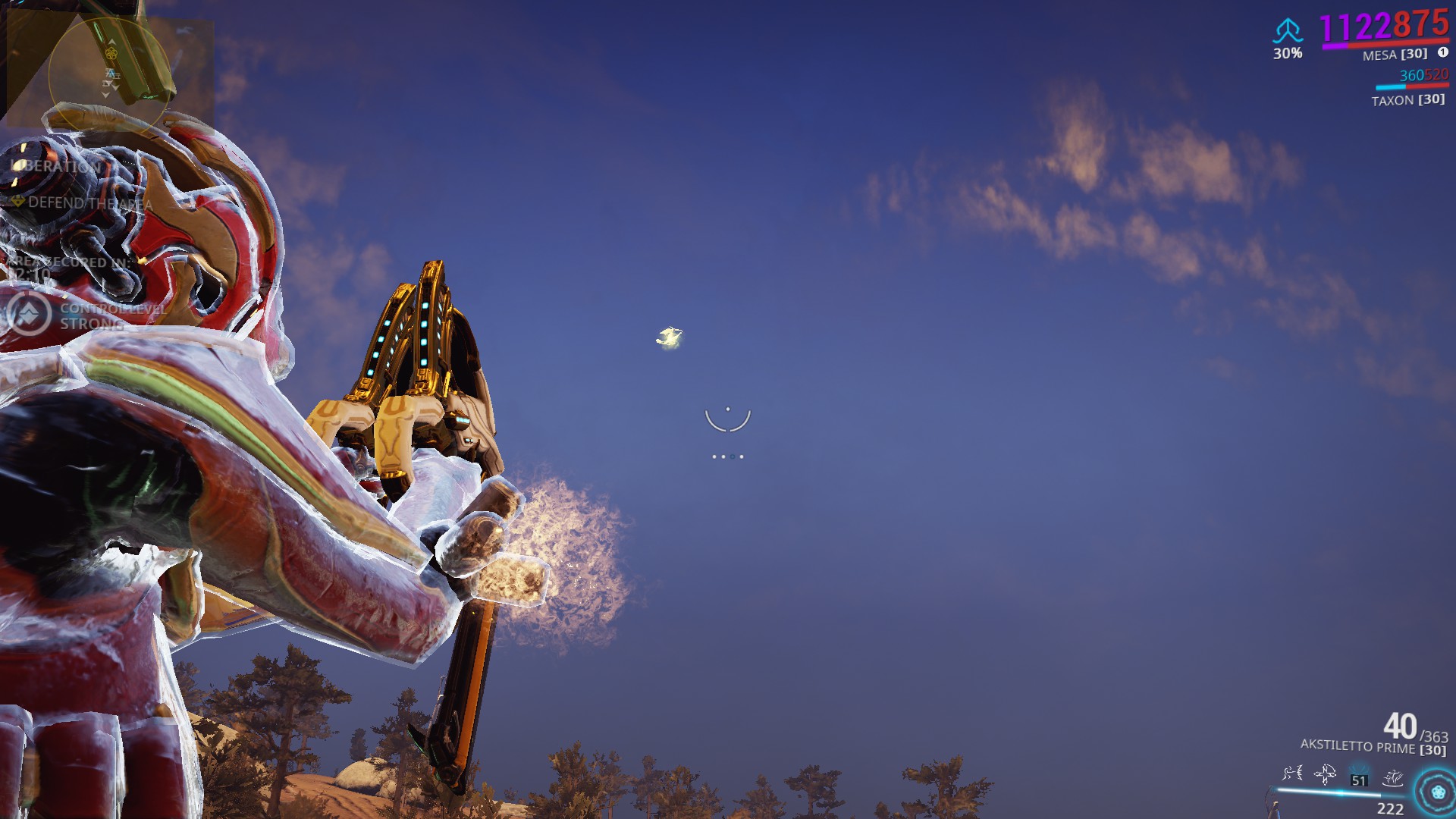Expand the upward chevron above the minimap markers

click(111, 42)
